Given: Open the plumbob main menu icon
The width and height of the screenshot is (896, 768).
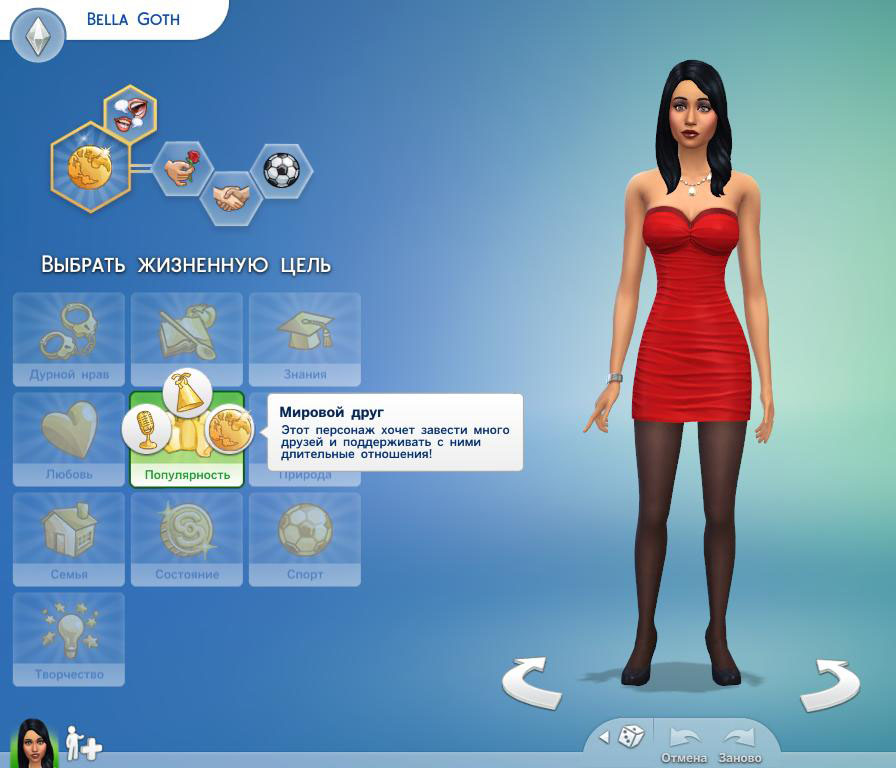Looking at the screenshot, I should pyautogui.click(x=38, y=36).
